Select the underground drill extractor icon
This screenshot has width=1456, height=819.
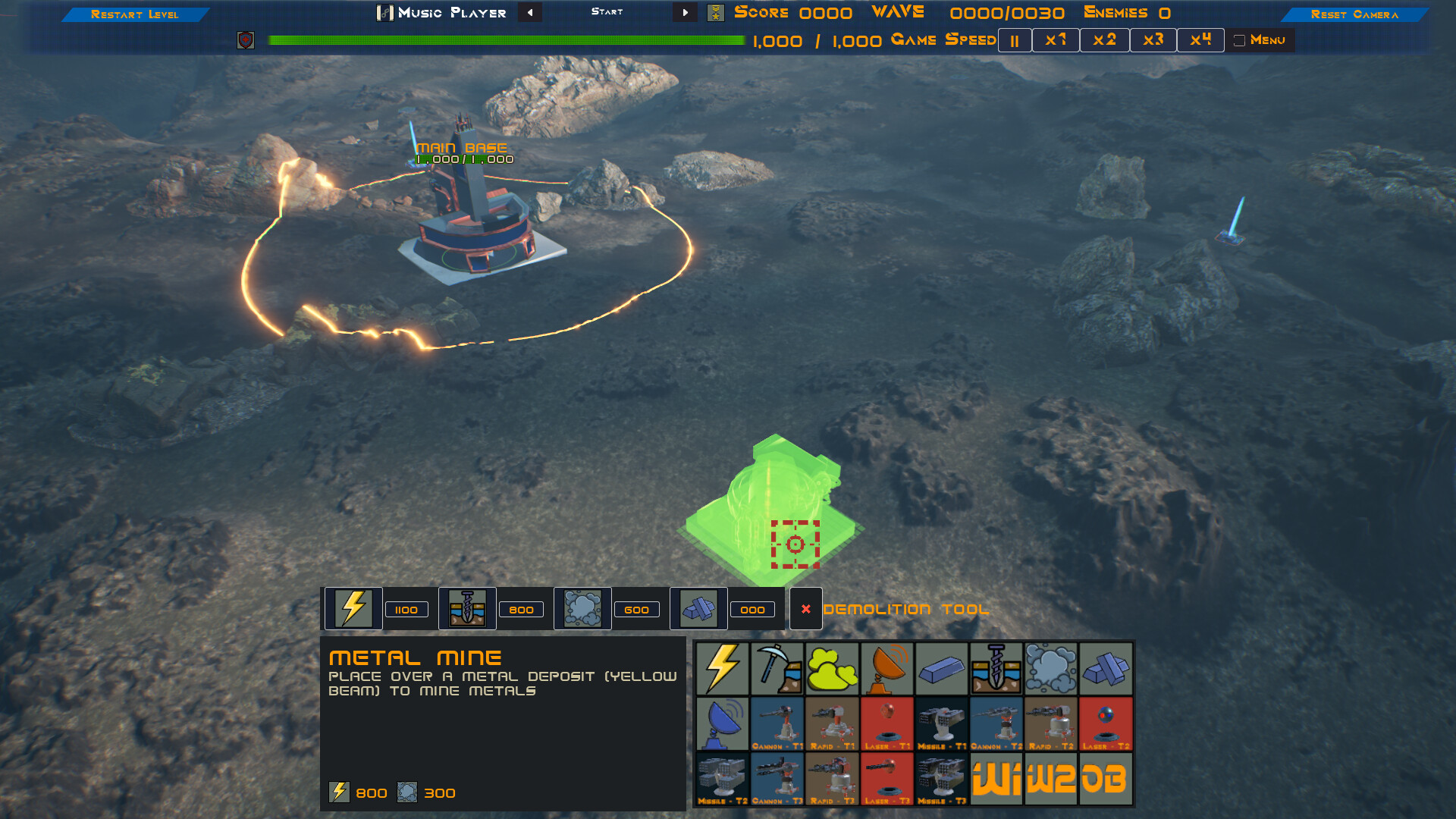[x=996, y=669]
